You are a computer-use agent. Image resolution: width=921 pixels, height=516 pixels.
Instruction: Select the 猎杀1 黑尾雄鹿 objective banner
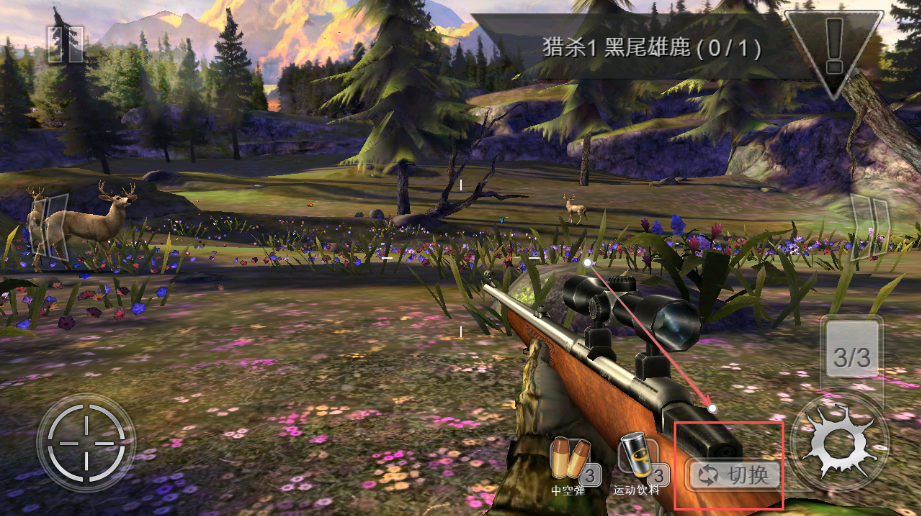(x=650, y=47)
